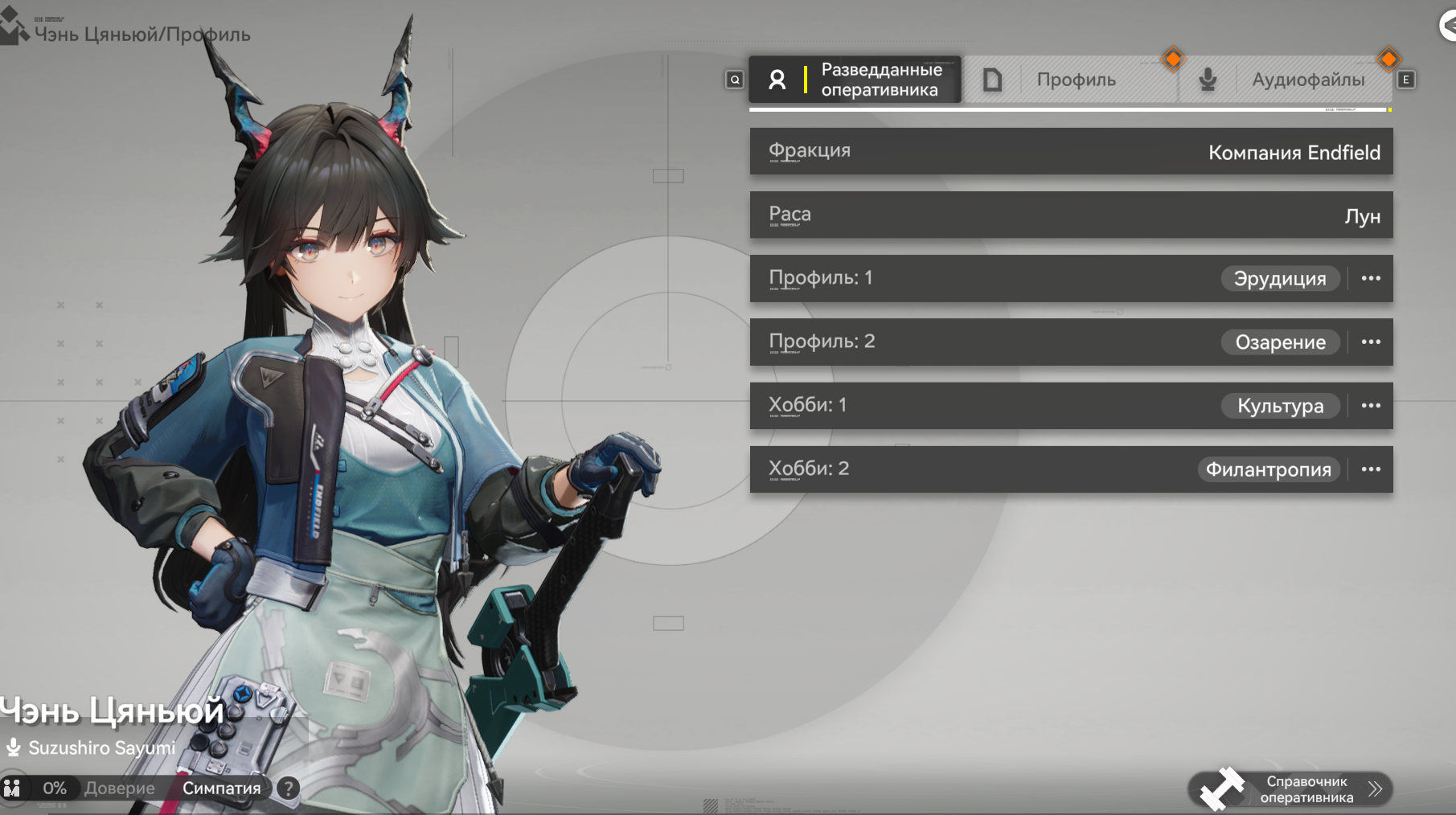Open the three-dot menu for Хобби: 2
1456x815 pixels.
click(1371, 469)
